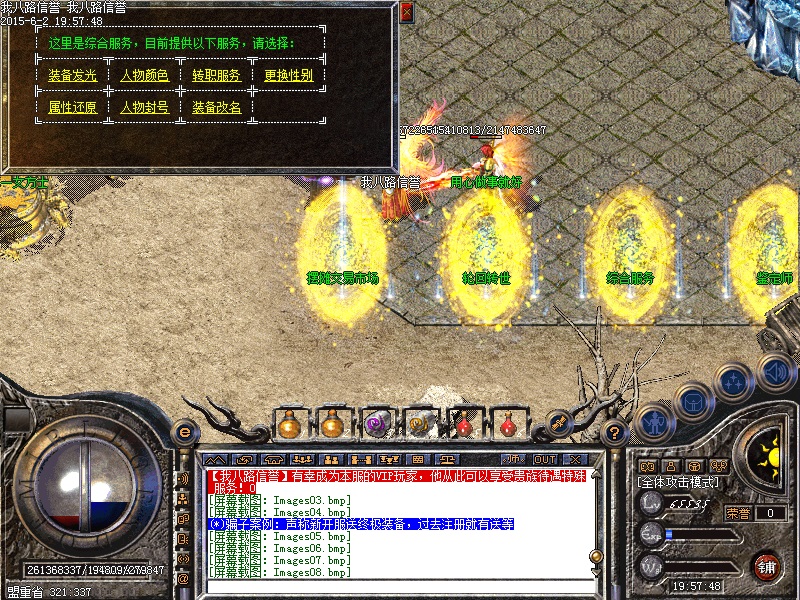The width and height of the screenshot is (800, 600).
Task: Open the red 铺 shop button
Action: (x=767, y=567)
